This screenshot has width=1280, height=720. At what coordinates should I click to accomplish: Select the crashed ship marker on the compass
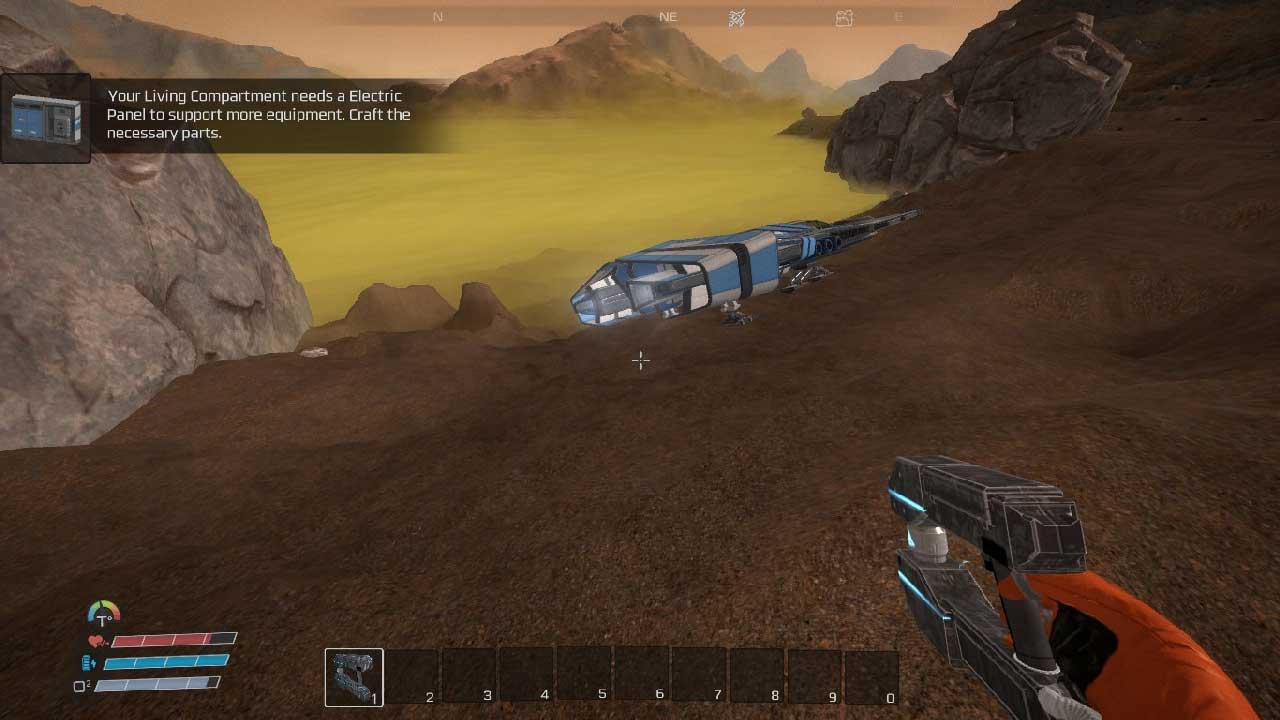click(737, 17)
